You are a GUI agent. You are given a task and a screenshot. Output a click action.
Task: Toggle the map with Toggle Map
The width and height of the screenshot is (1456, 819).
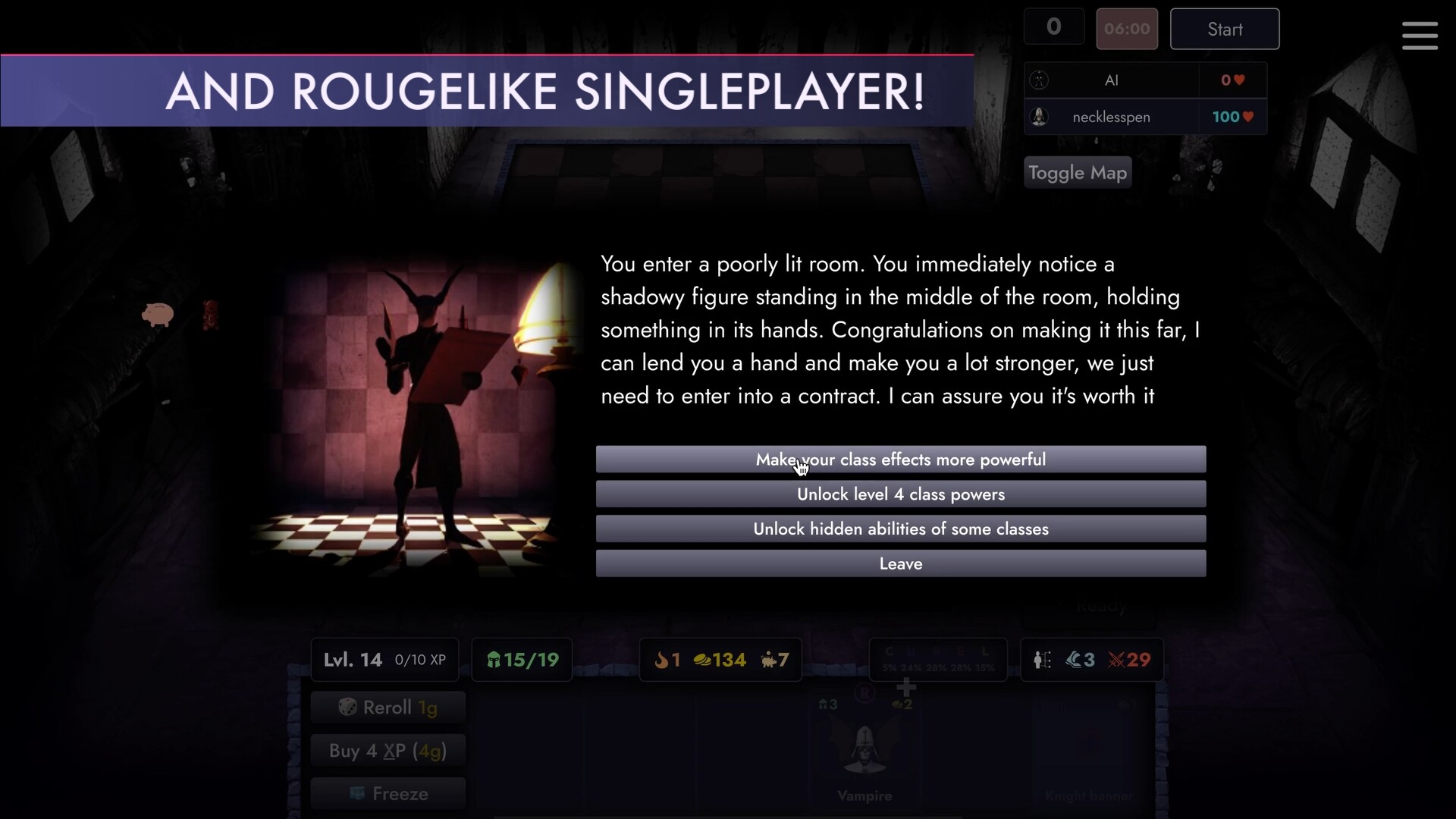[x=1078, y=172]
